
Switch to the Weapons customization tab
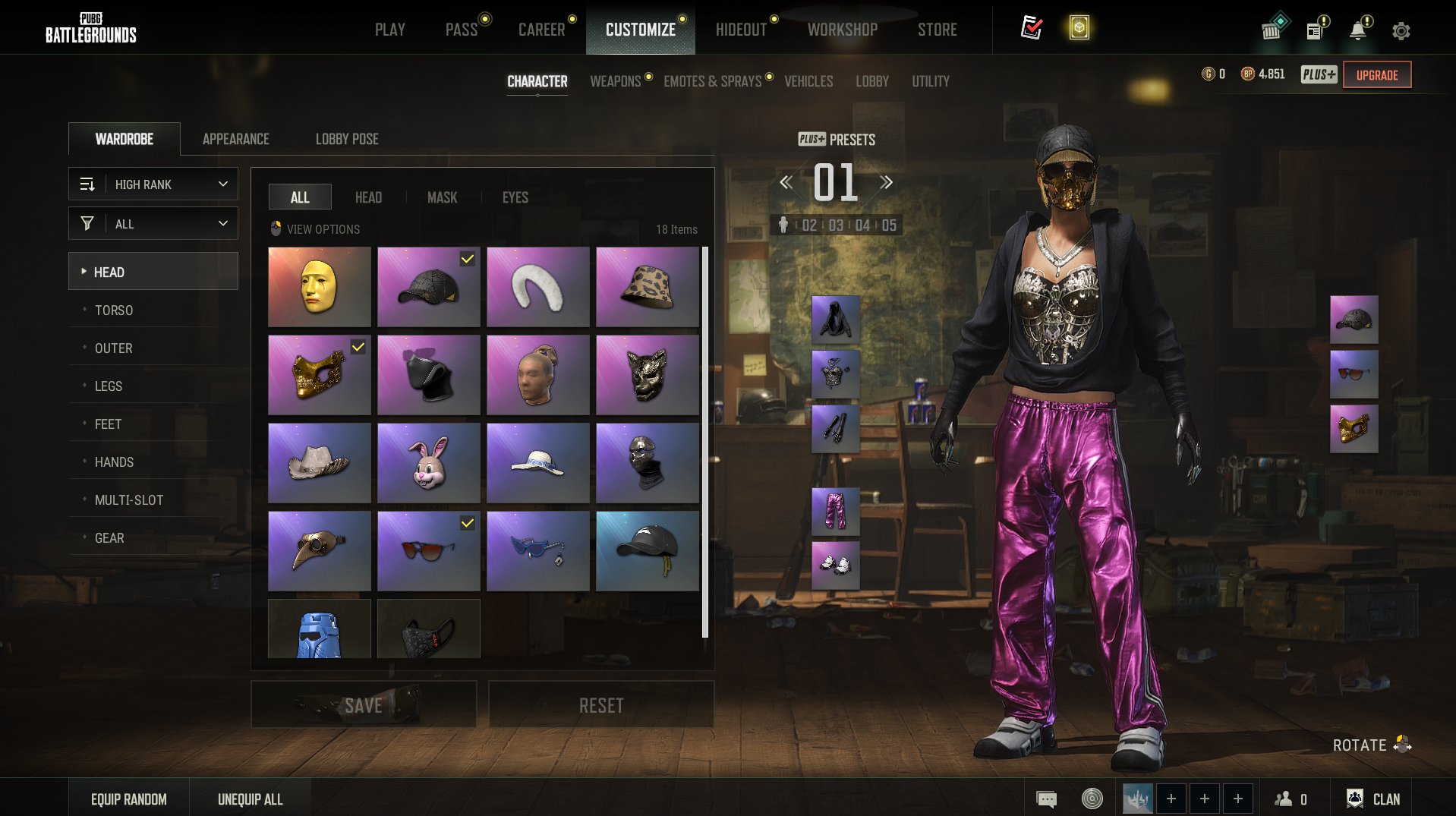(x=615, y=81)
